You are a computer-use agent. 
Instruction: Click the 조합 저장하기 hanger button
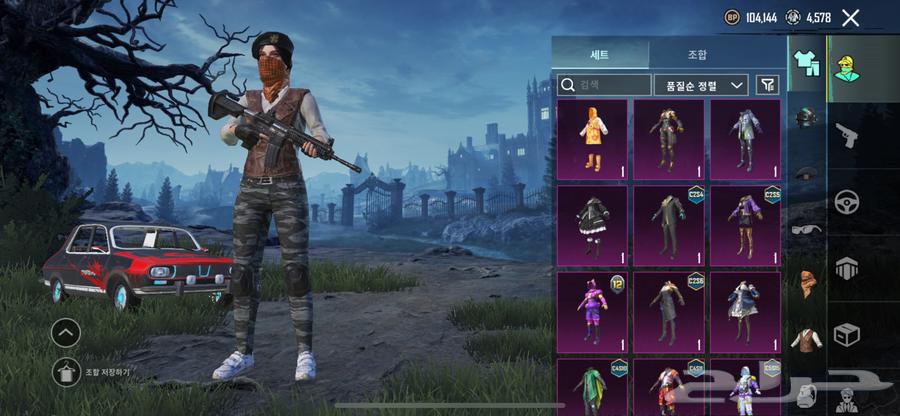pyautogui.click(x=66, y=372)
